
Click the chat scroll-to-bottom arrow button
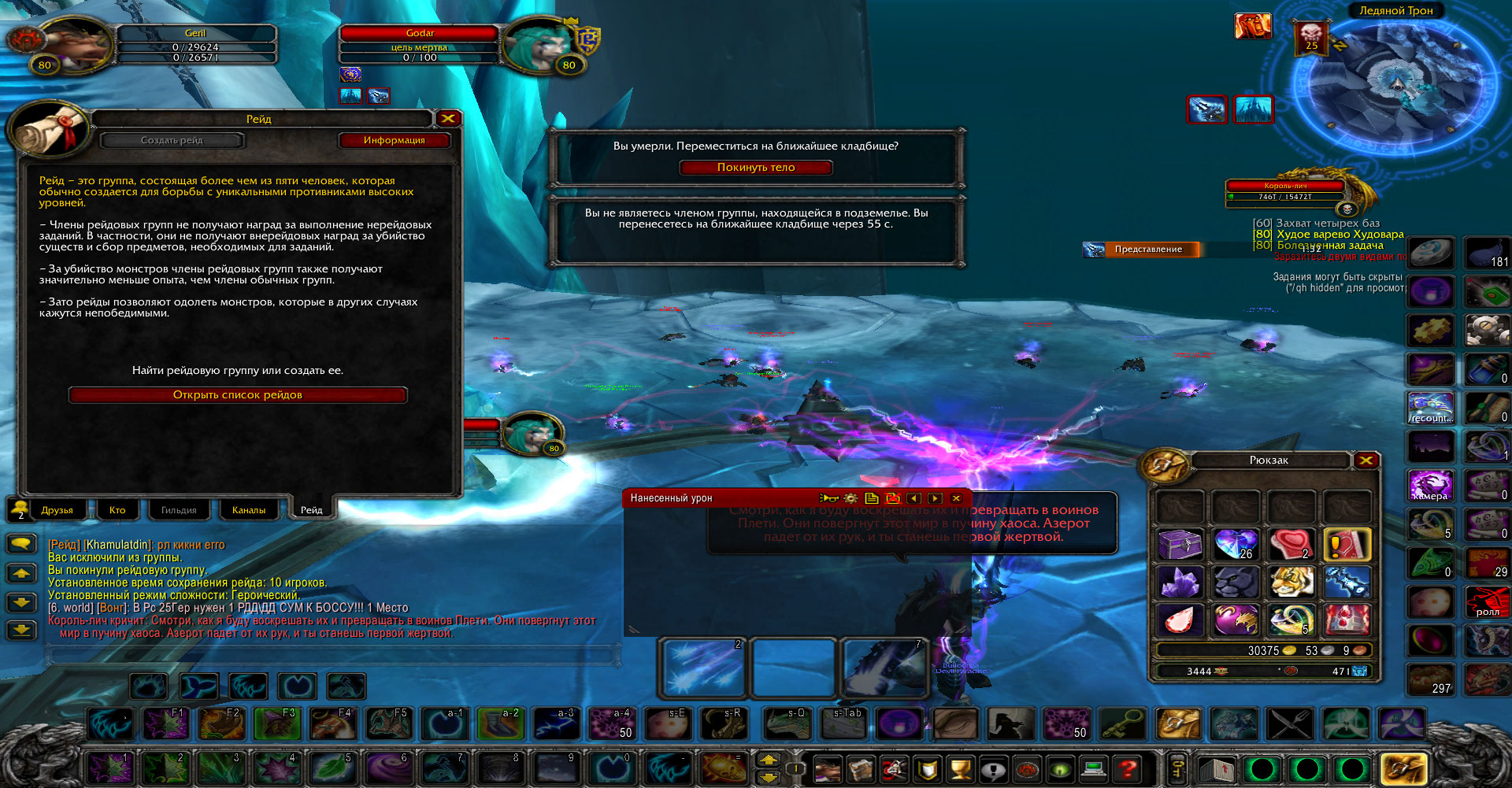[x=21, y=630]
